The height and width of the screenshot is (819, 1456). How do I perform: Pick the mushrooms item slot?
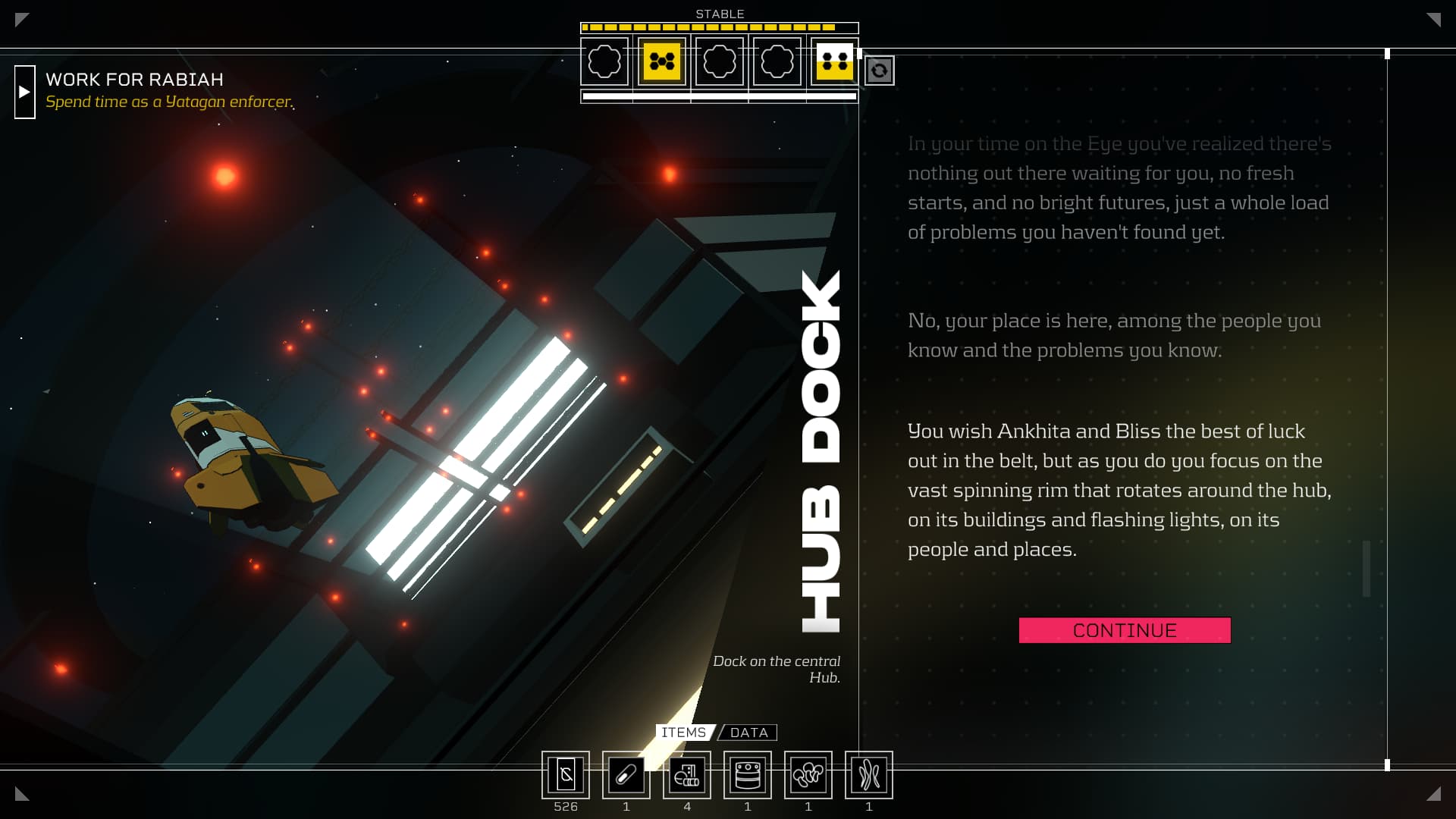808,775
